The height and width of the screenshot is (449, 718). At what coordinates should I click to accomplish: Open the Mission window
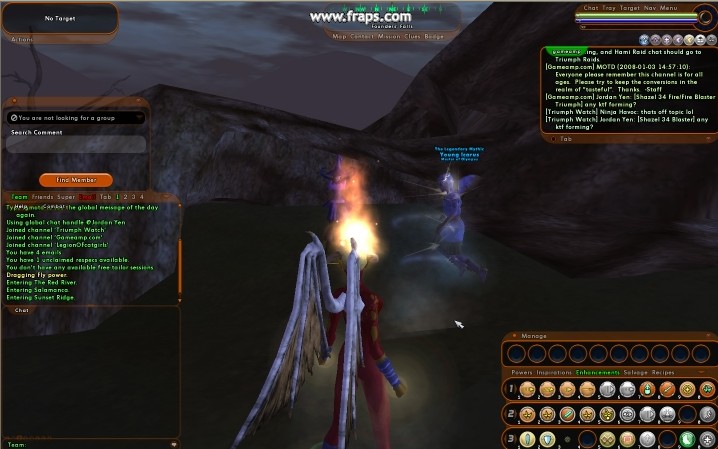click(x=390, y=36)
